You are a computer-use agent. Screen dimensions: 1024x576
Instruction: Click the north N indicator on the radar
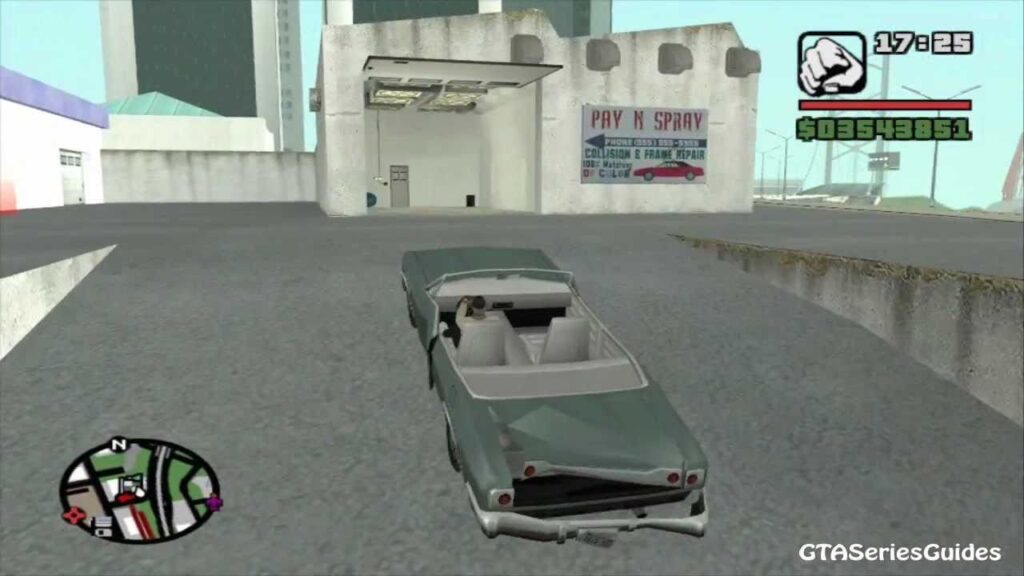click(x=118, y=443)
